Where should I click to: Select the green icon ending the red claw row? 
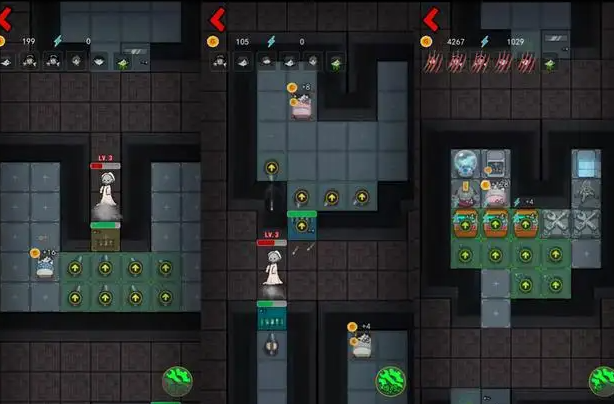549,62
